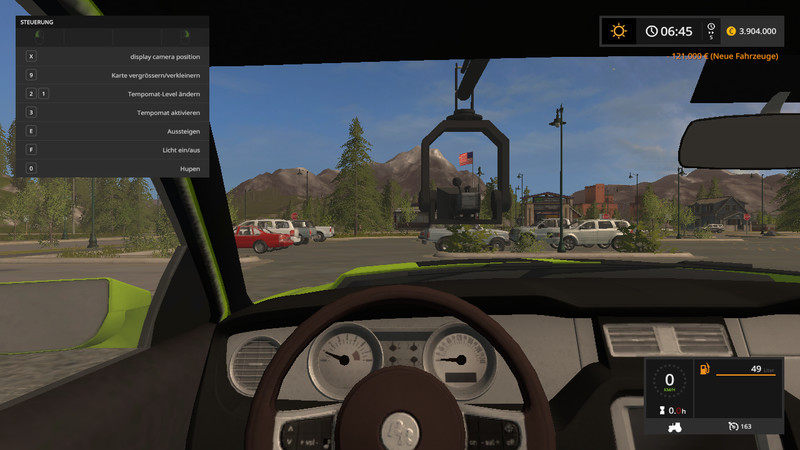Select the orange fuel pump icon
Screen dimensions: 800x450
[705, 370]
